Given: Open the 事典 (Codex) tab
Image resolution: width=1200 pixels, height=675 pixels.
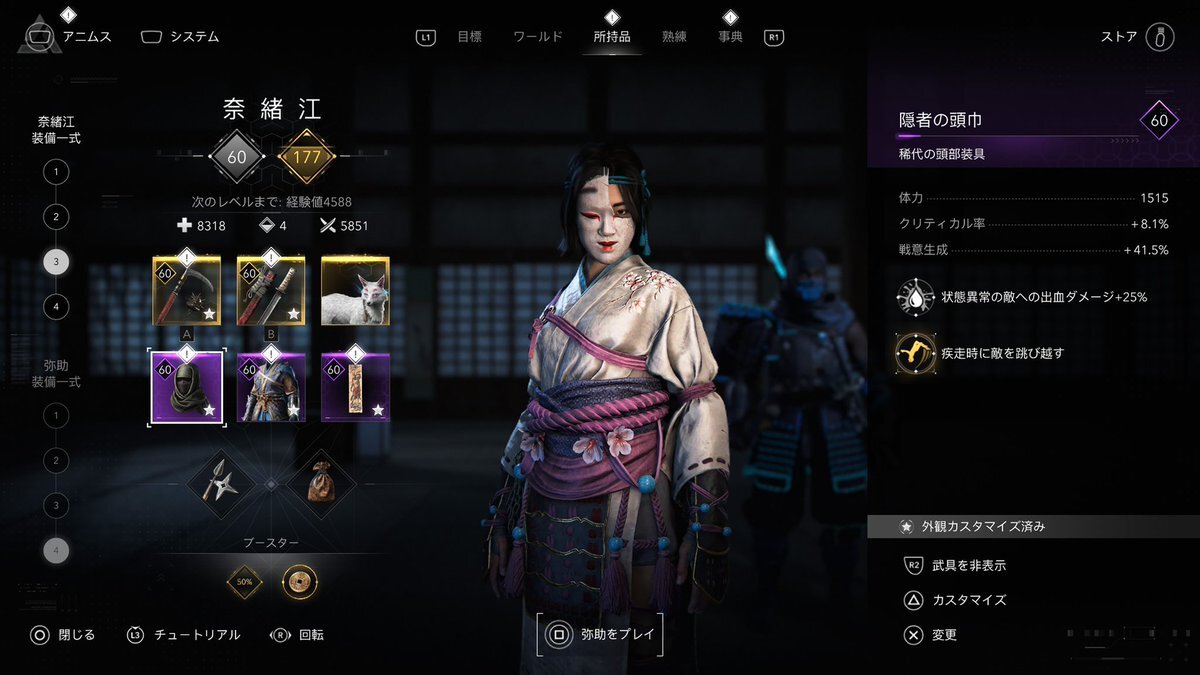Looking at the screenshot, I should (731, 37).
